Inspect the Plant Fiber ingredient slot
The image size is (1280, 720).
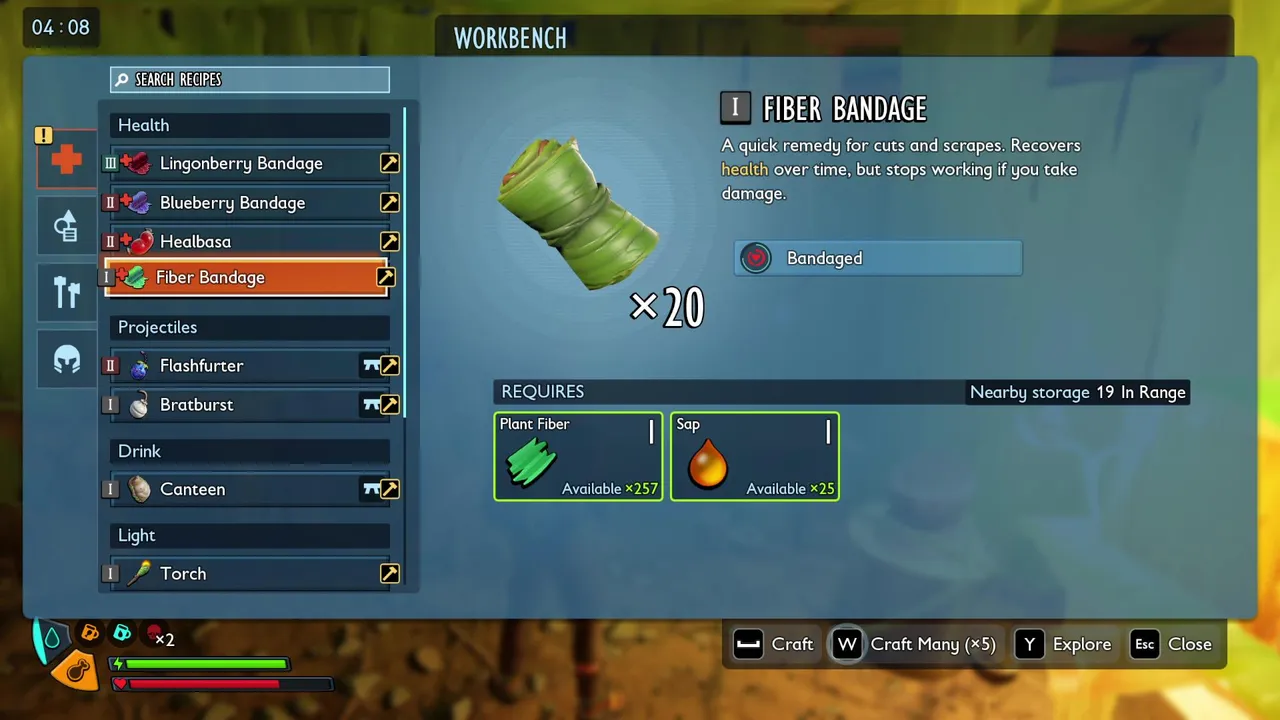point(578,456)
